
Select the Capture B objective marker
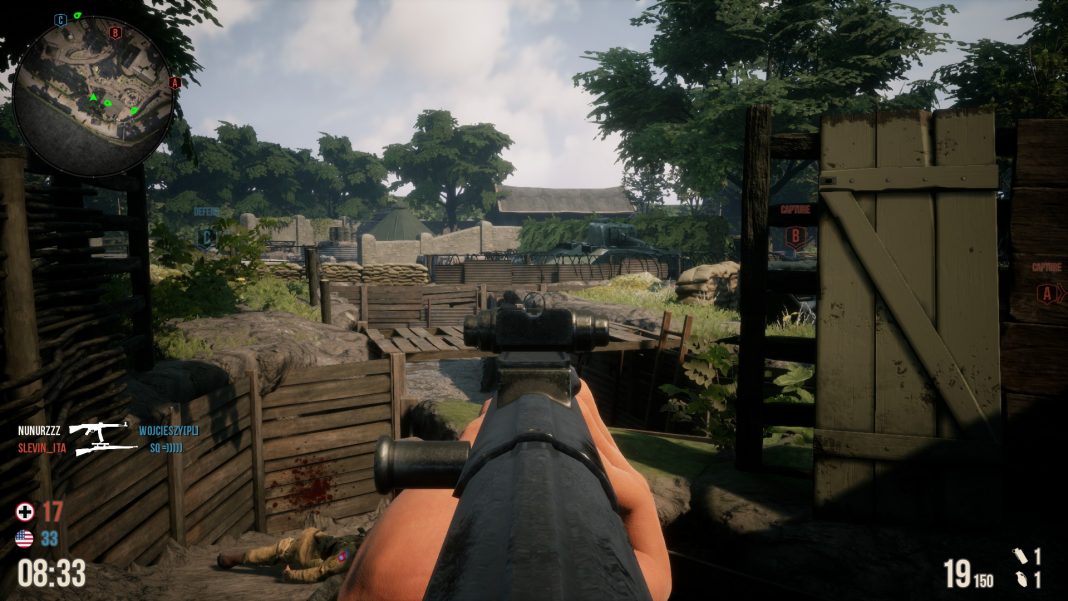[x=795, y=237]
